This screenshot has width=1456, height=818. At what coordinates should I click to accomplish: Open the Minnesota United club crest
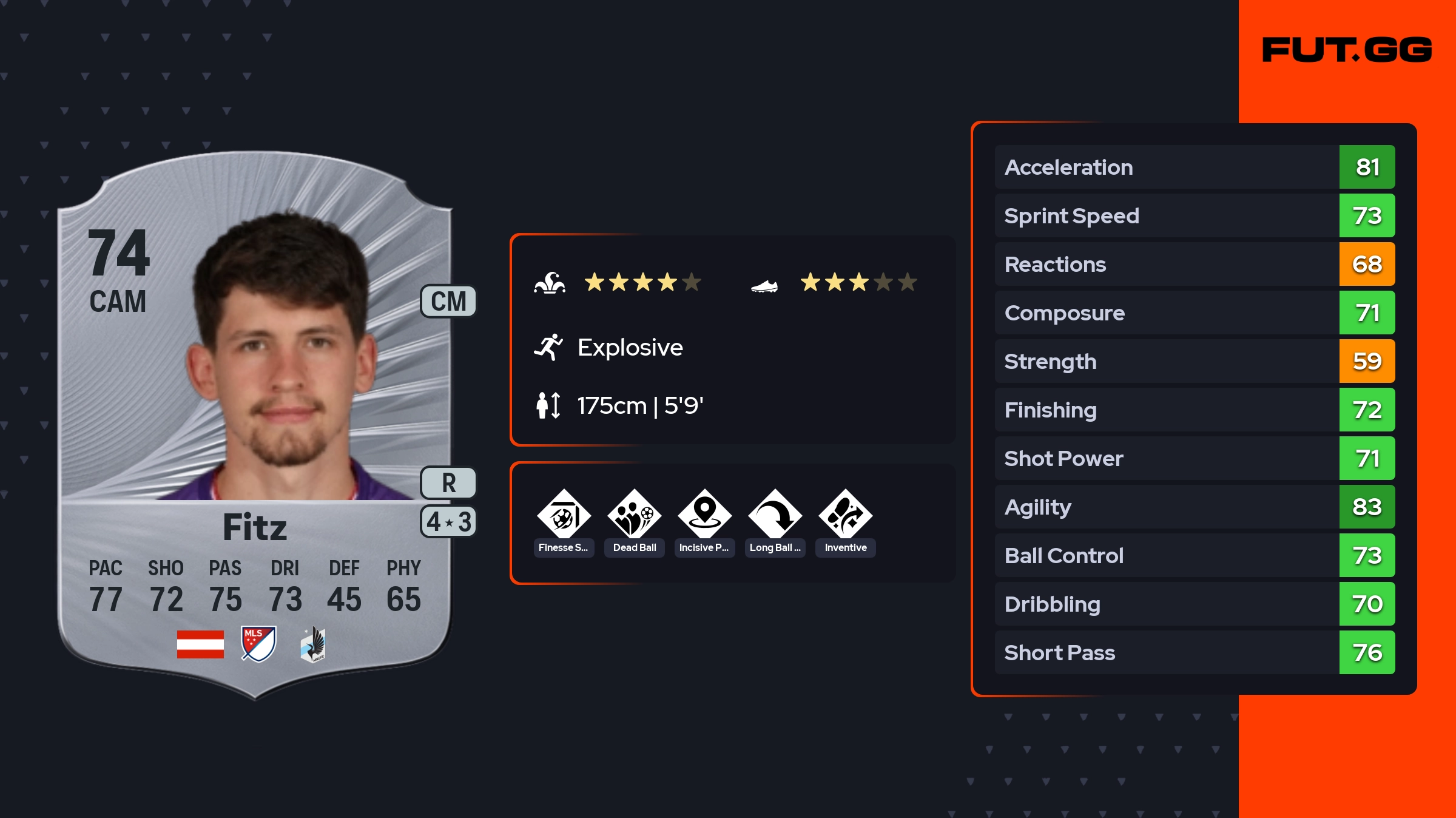click(313, 644)
